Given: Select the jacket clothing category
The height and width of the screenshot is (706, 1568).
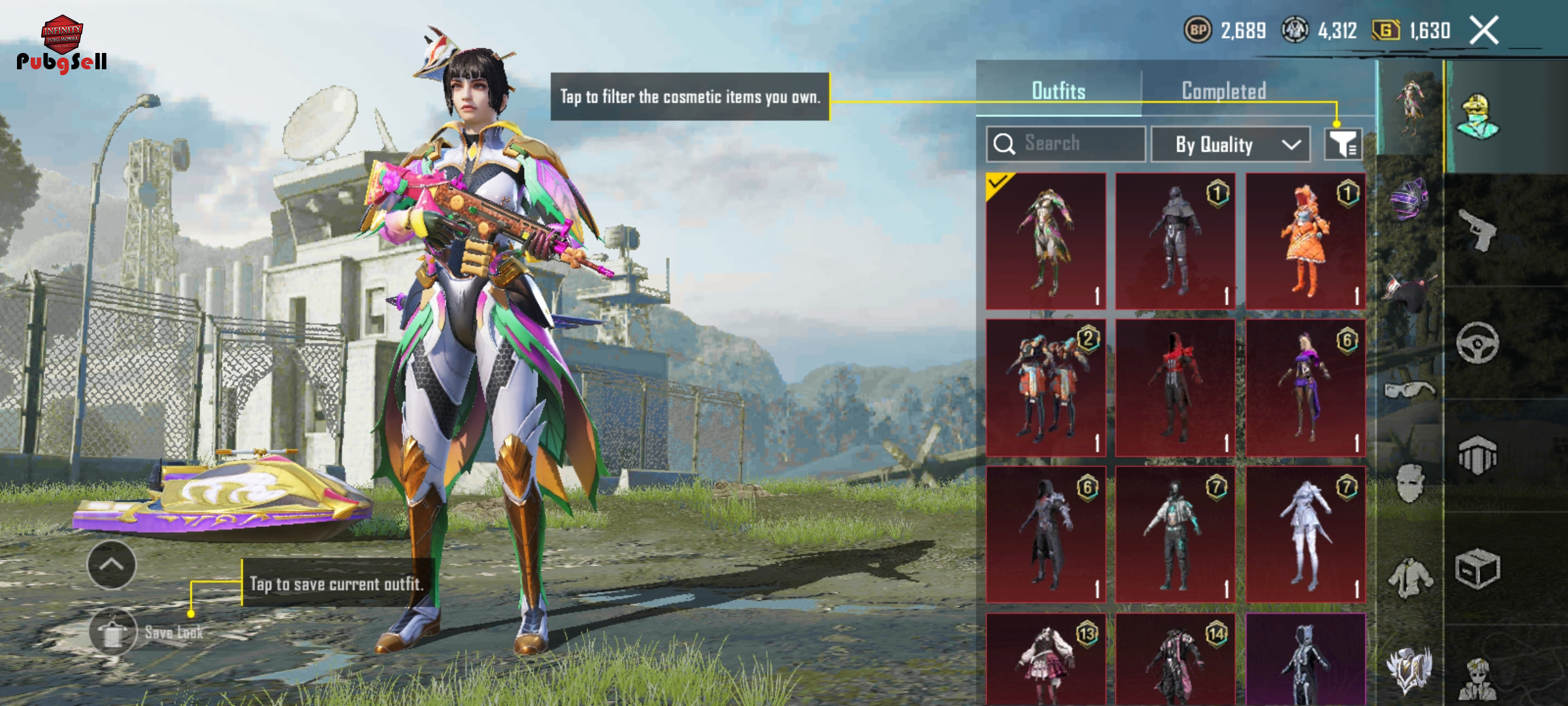Looking at the screenshot, I should pyautogui.click(x=1411, y=578).
